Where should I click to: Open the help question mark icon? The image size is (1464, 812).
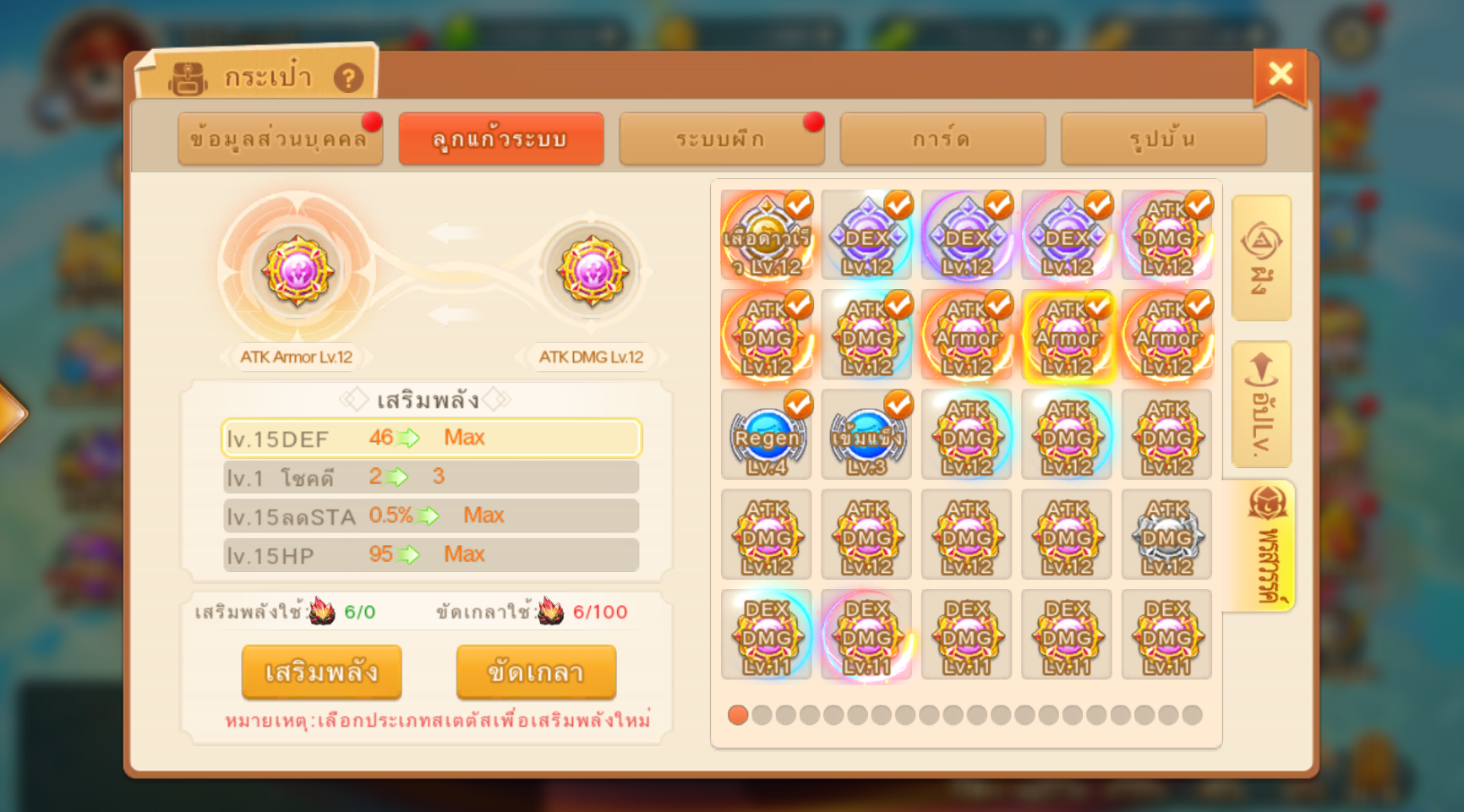(x=348, y=79)
